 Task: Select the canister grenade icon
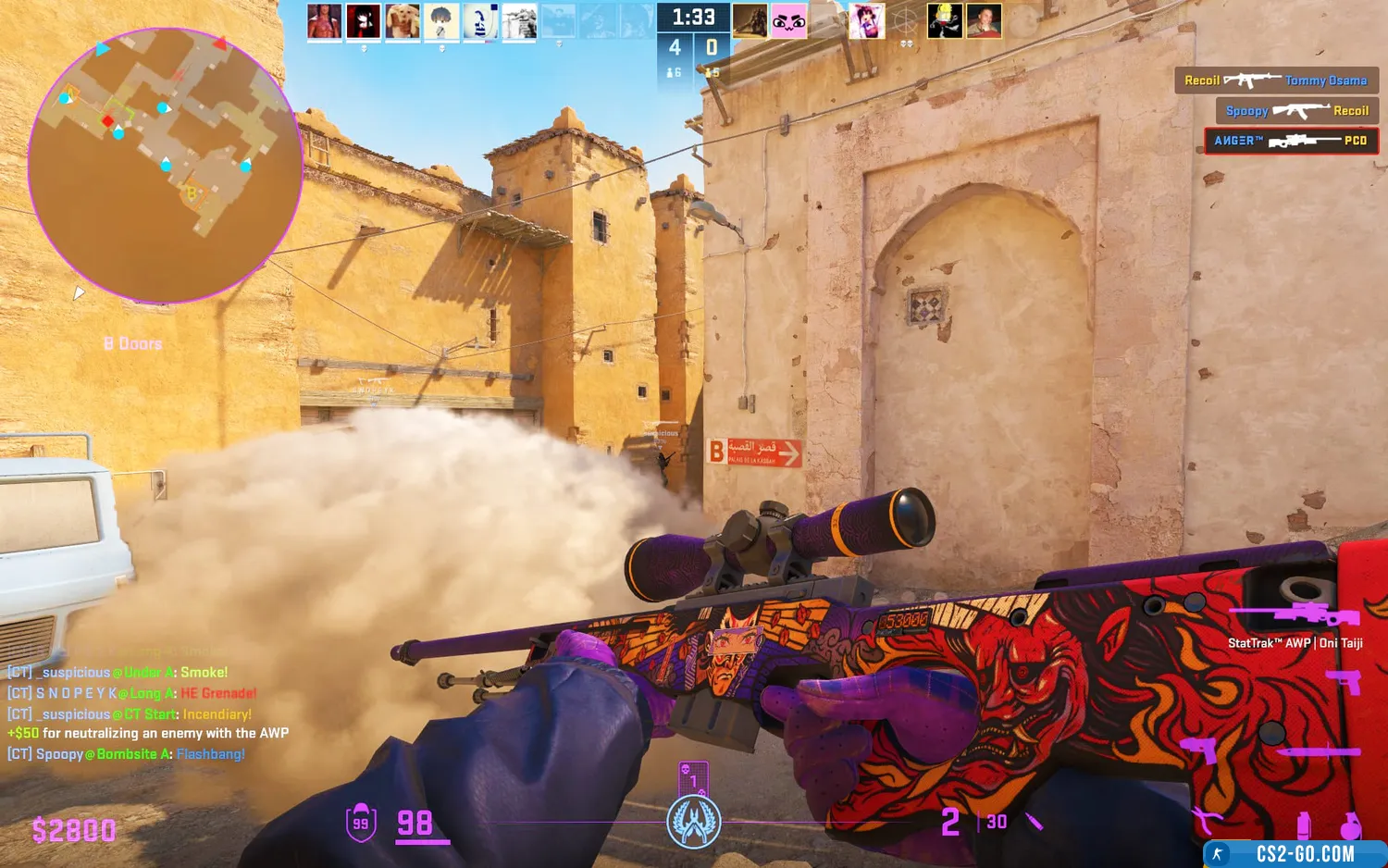[1304, 824]
